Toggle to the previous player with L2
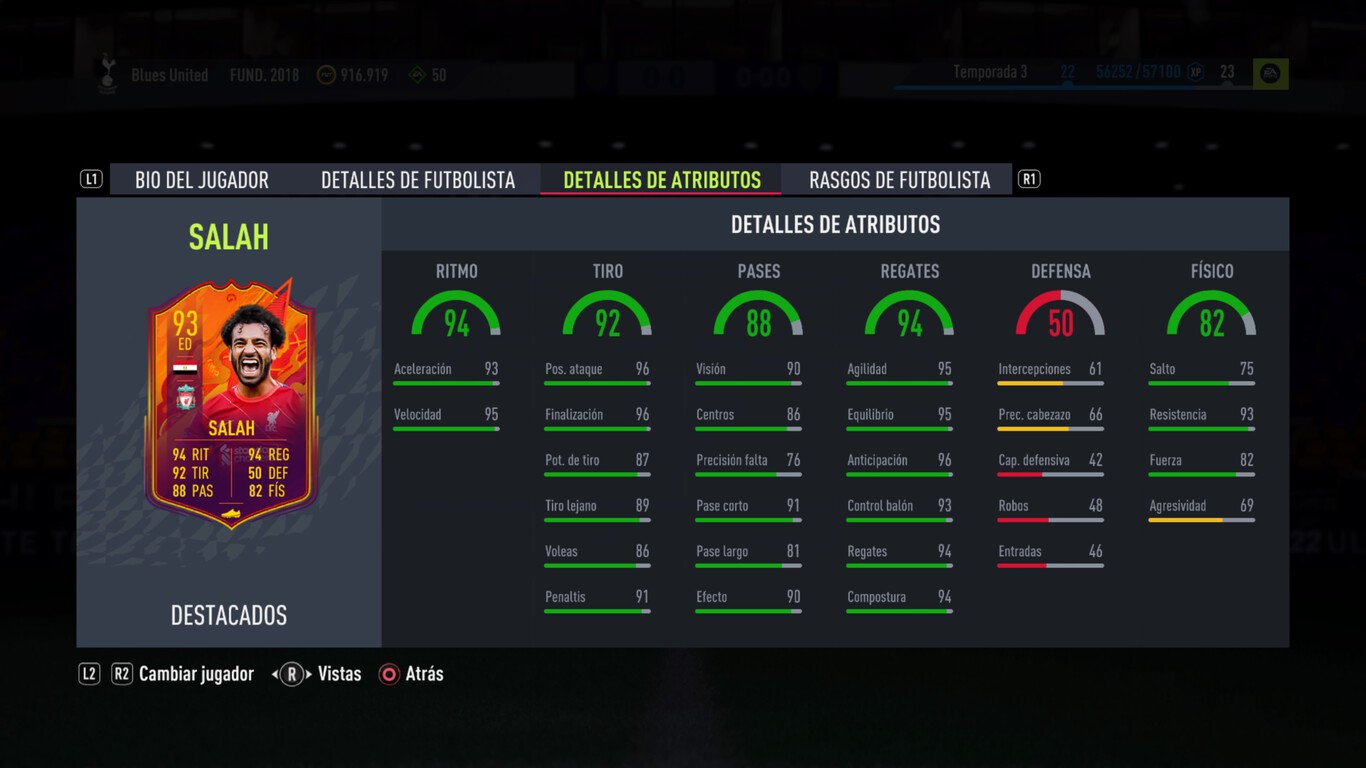1366x768 pixels. point(88,674)
